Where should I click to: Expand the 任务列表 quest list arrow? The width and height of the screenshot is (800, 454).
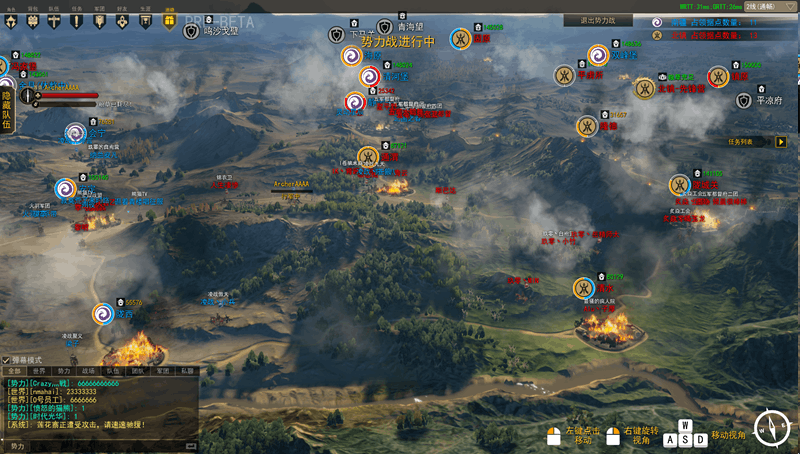(x=781, y=142)
